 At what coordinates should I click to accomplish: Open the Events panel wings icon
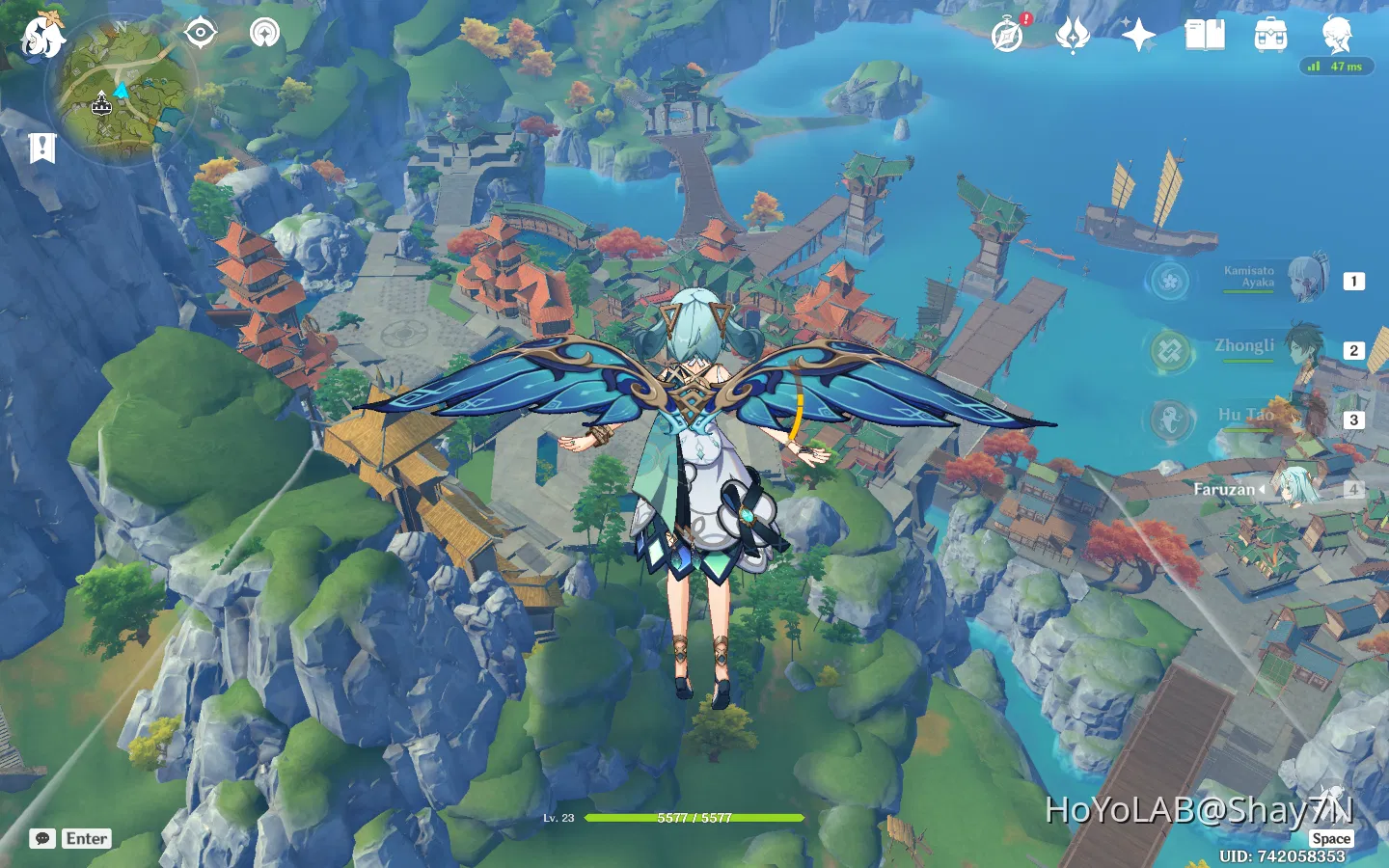1074,37
